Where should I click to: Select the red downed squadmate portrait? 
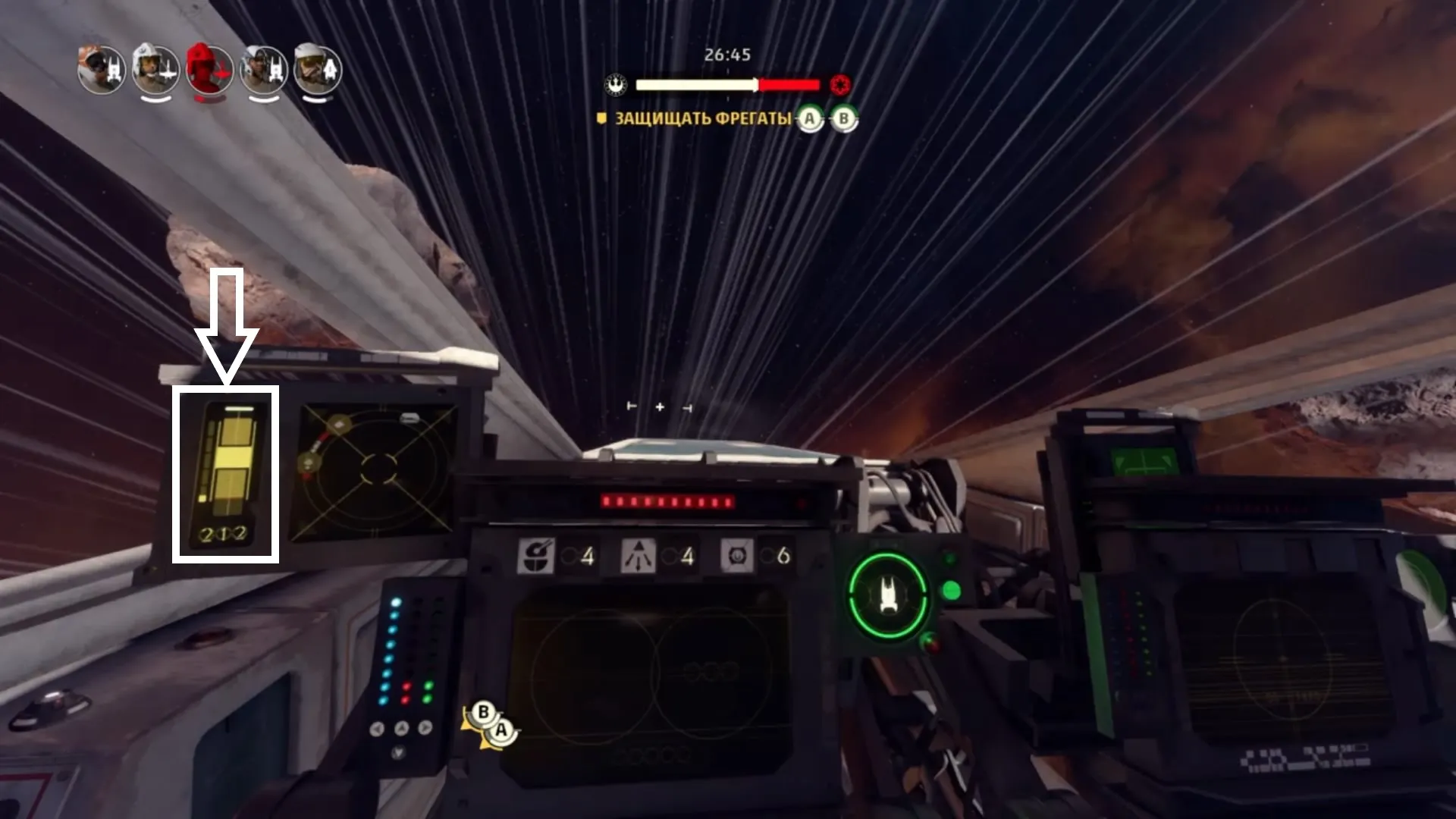[209, 71]
